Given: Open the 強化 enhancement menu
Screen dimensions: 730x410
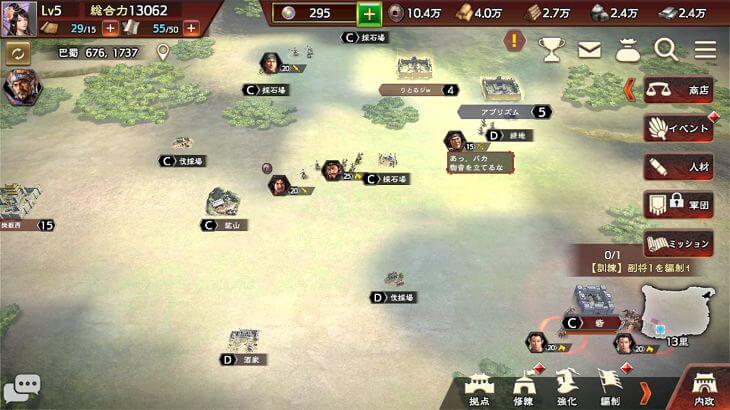Looking at the screenshot, I should [566, 389].
